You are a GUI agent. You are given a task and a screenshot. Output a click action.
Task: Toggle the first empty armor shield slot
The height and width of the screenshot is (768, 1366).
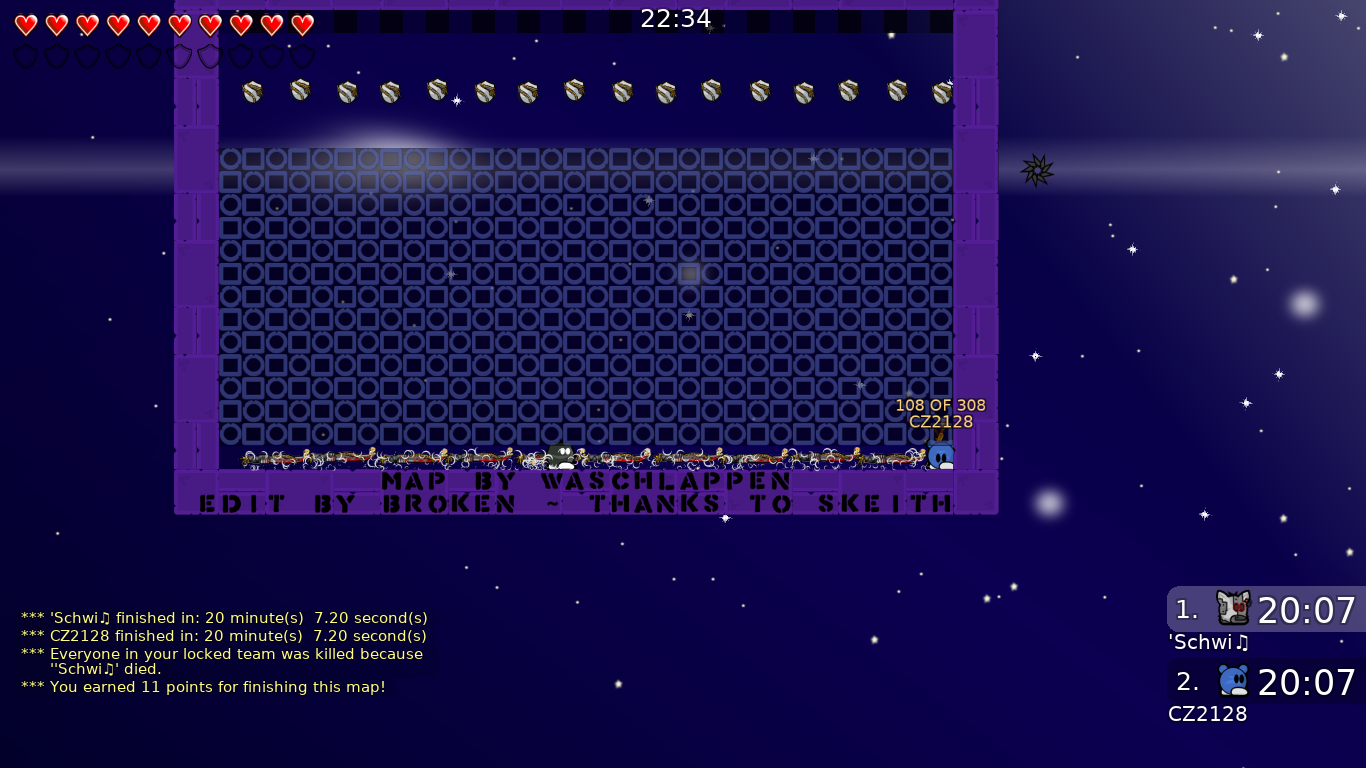[26, 55]
